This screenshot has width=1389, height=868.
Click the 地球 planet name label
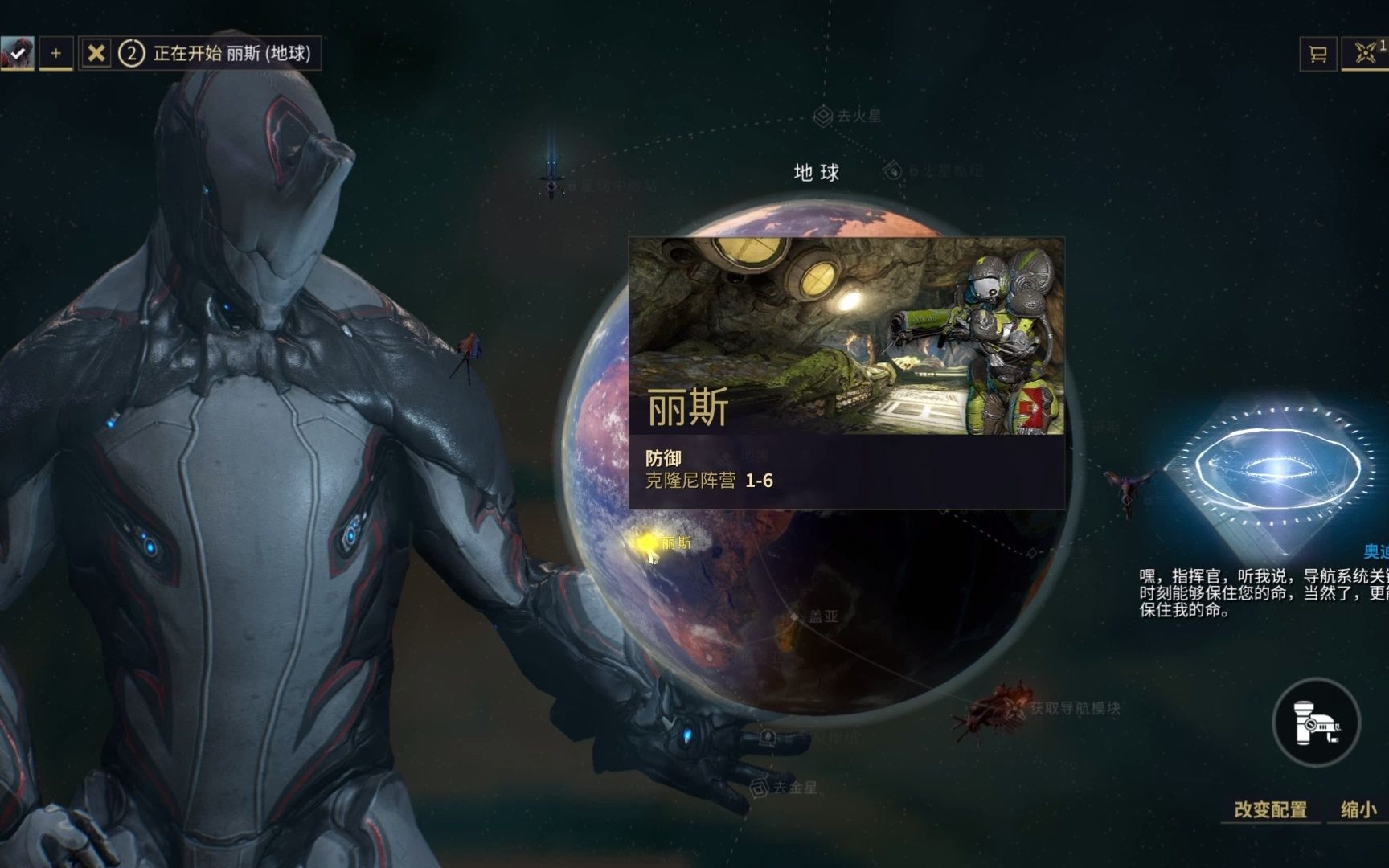coord(817,172)
